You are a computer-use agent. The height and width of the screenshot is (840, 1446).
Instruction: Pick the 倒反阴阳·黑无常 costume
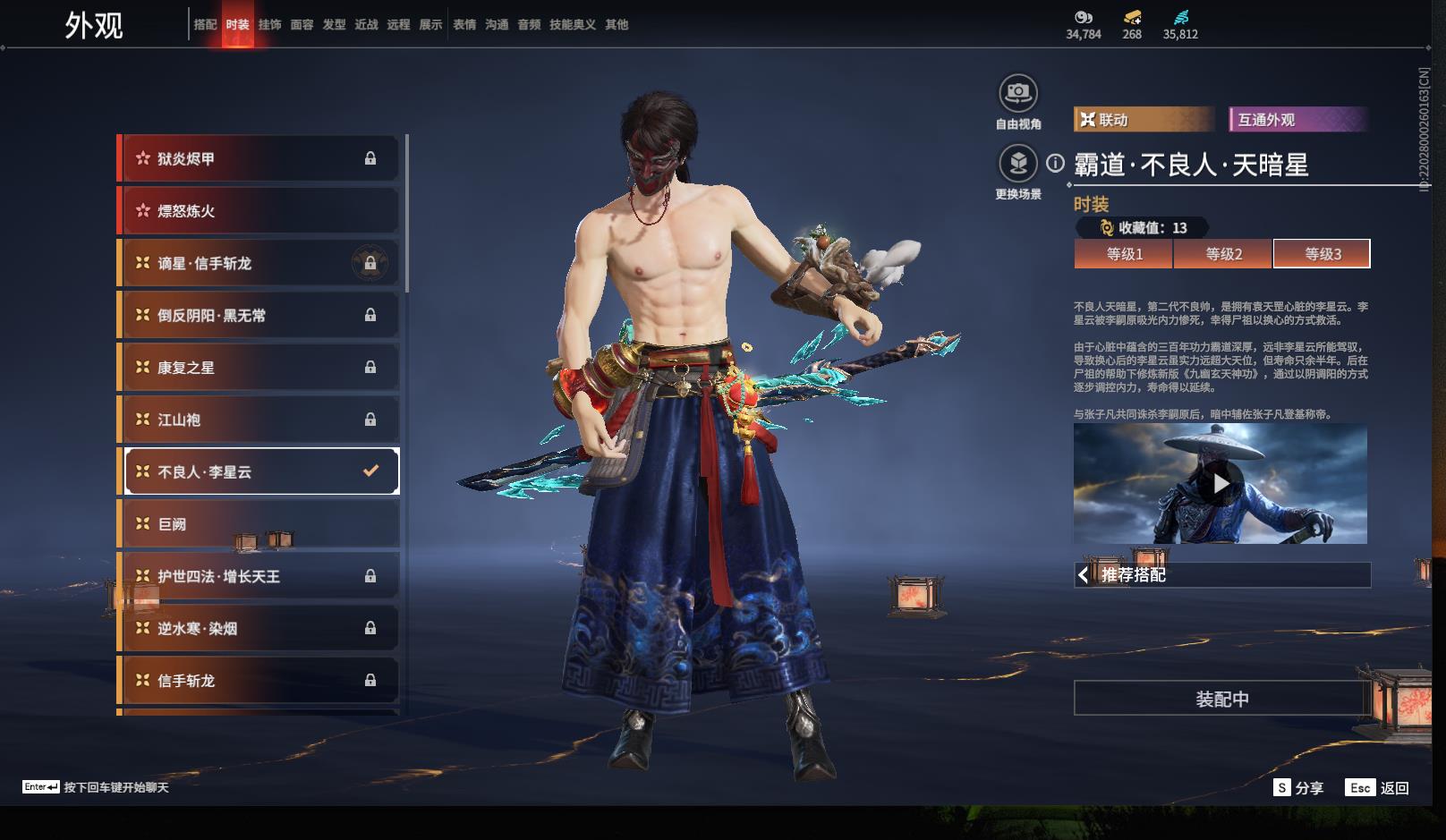[x=259, y=316]
